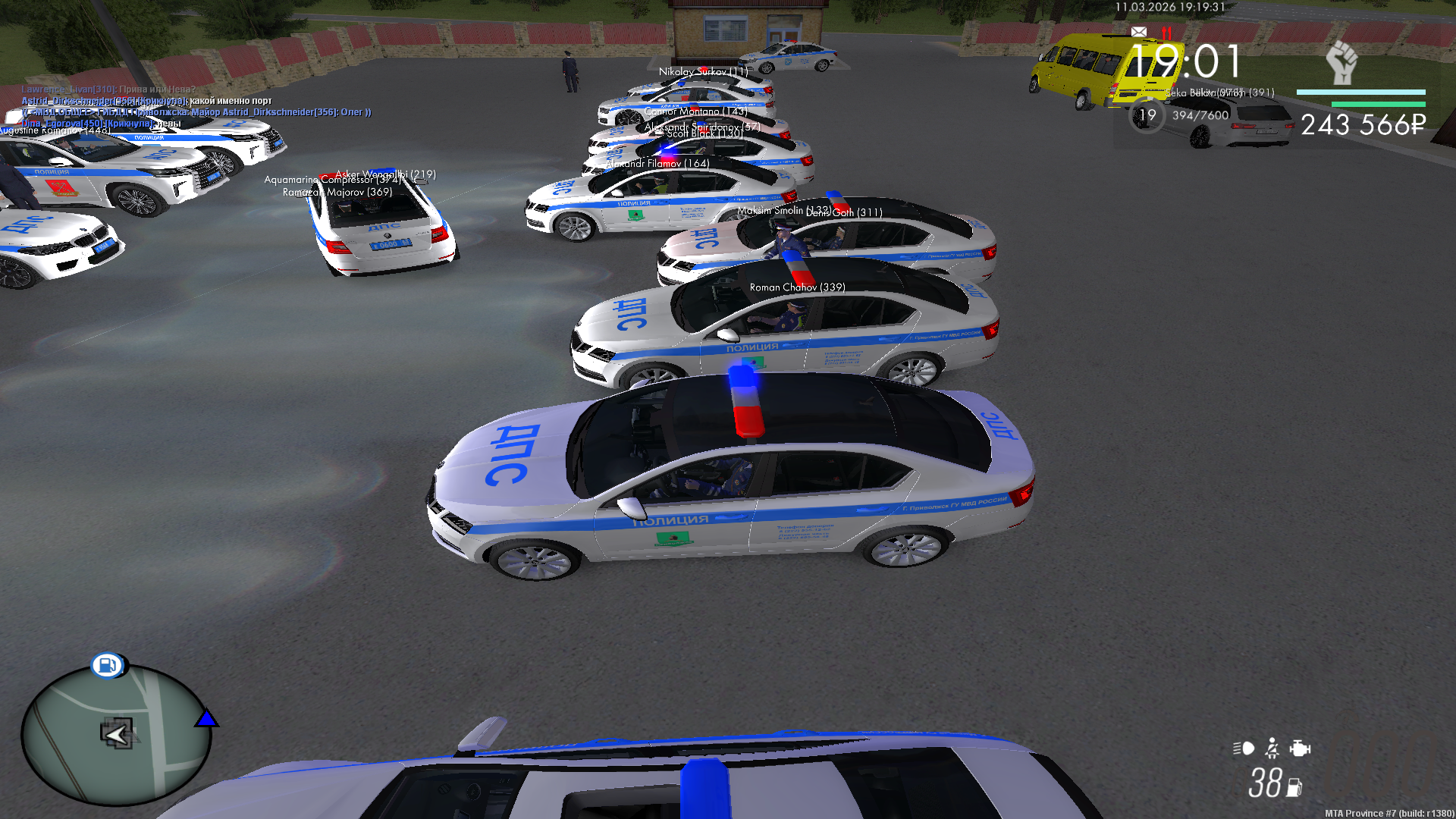This screenshot has height=819, width=1456.
Task: Click the blue triangle marker on minimap
Action: (206, 718)
